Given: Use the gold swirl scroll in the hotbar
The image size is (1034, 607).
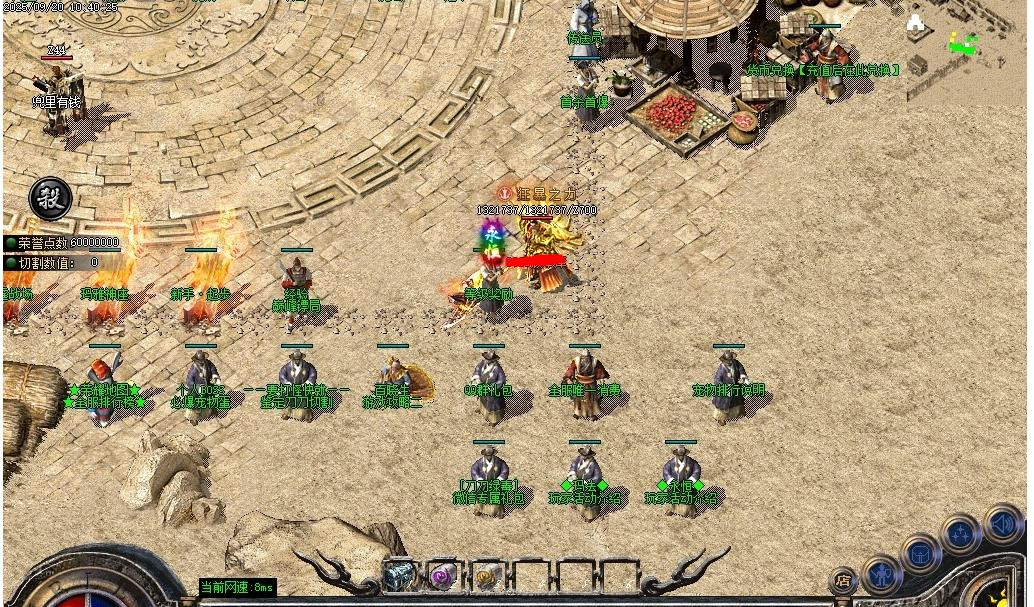Looking at the screenshot, I should pos(486,574).
